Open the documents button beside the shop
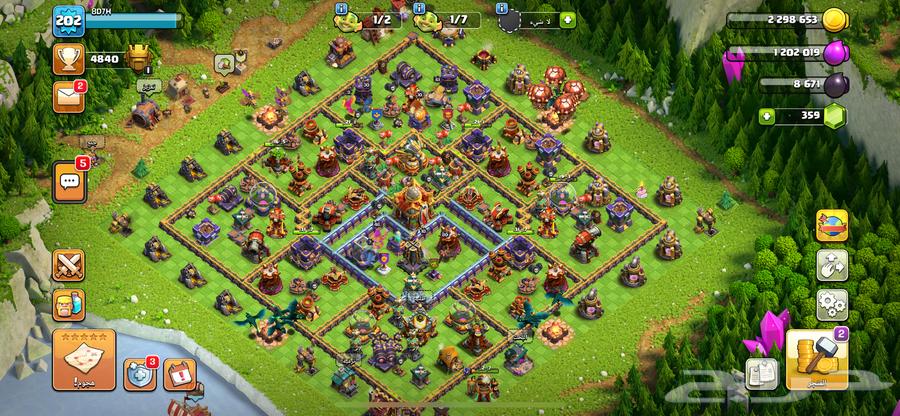The image size is (900, 416). [x=761, y=372]
